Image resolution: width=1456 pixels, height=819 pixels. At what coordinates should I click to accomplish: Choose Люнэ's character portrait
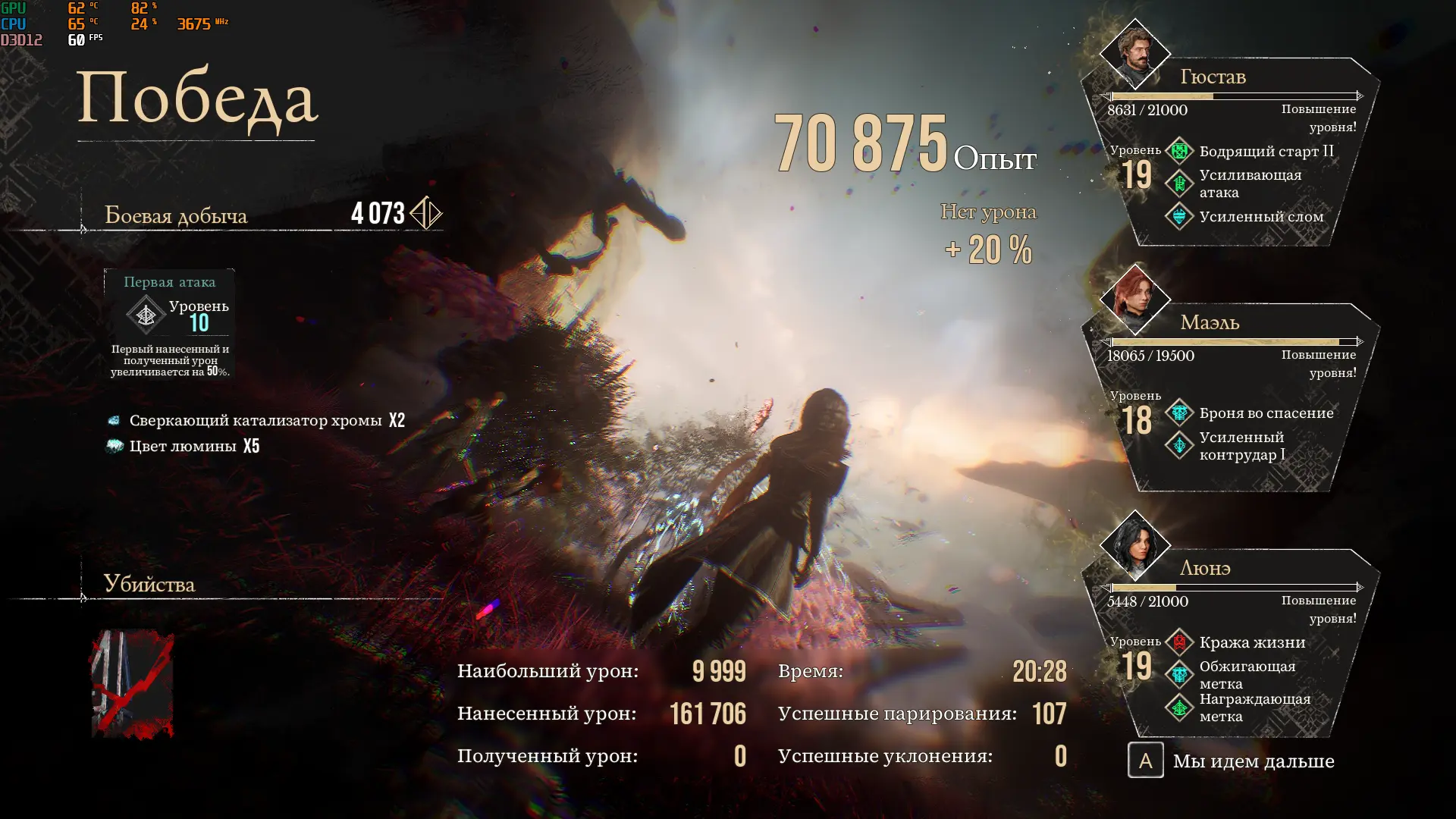point(1134,545)
